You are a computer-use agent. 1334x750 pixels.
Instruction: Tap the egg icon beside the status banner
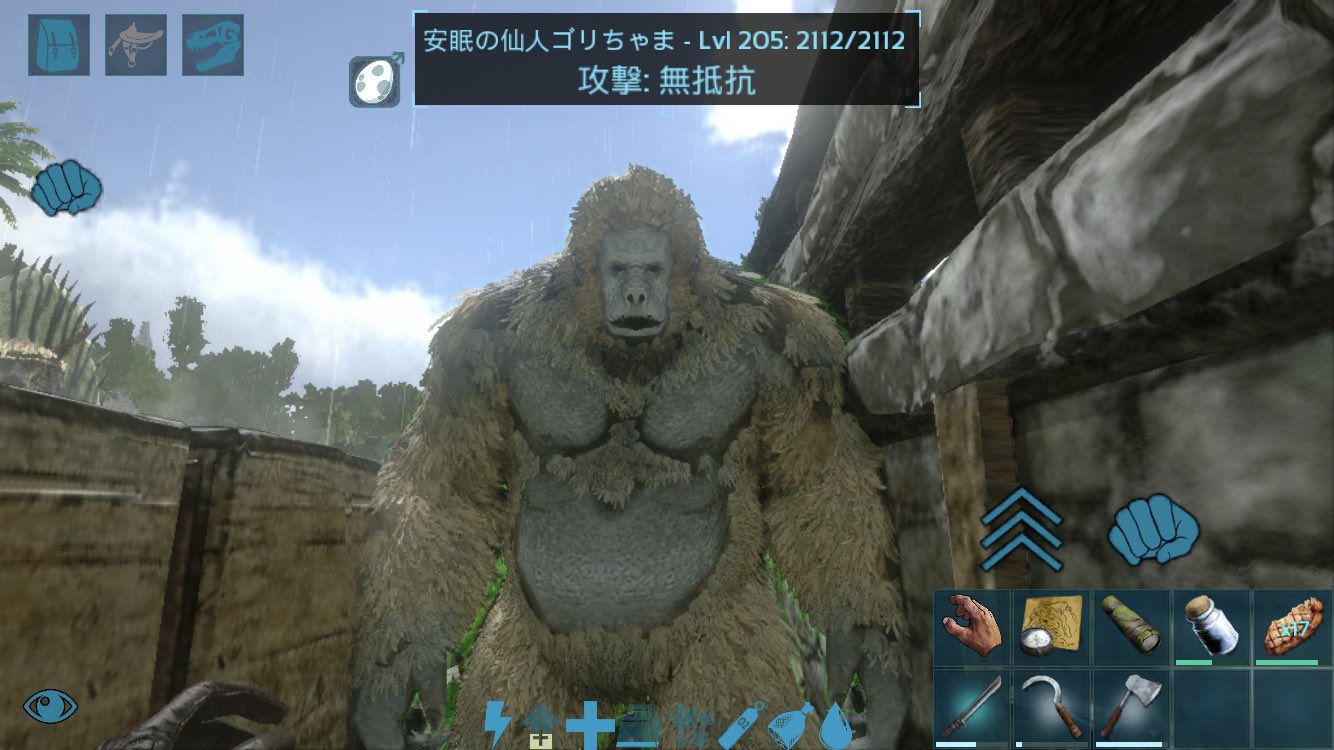(x=375, y=79)
